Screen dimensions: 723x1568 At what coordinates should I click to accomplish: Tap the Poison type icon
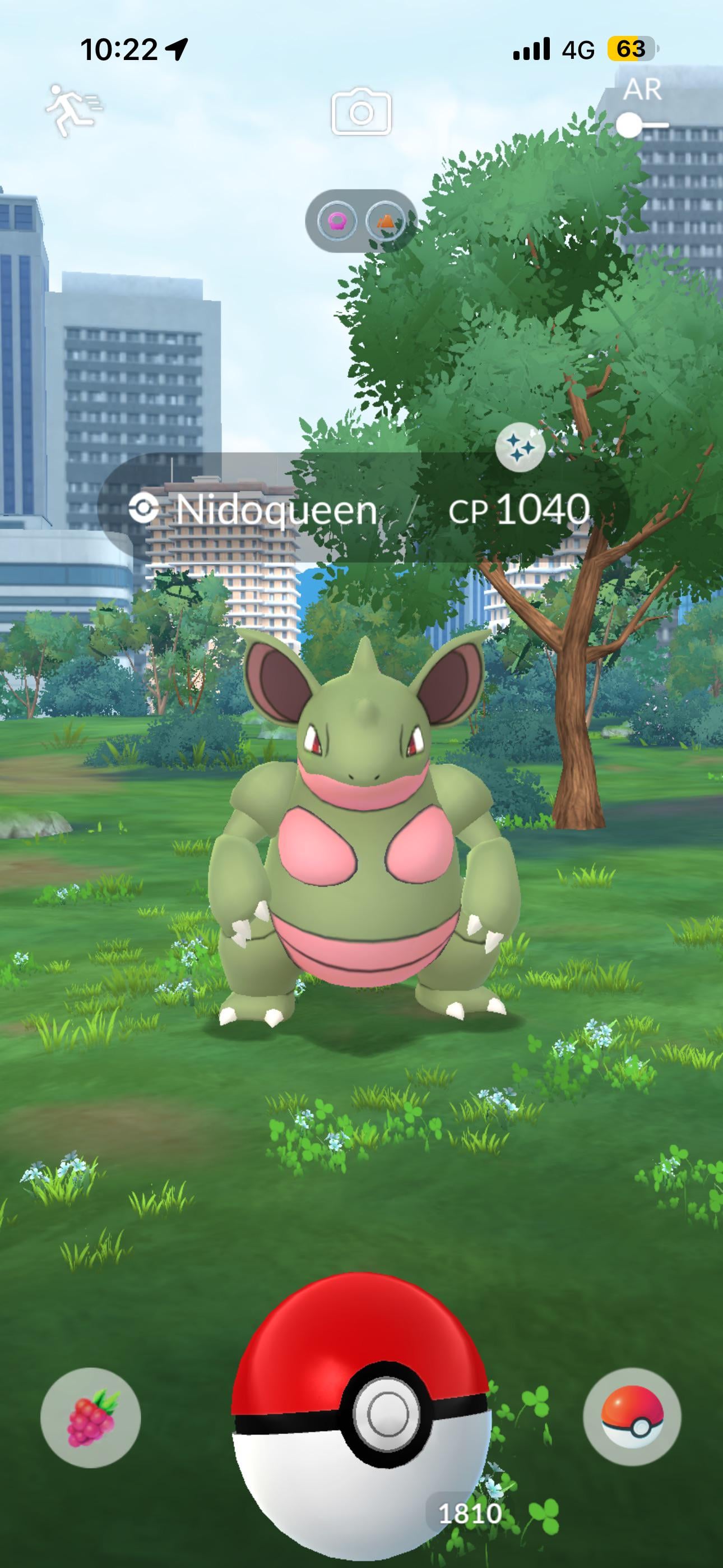pyautogui.click(x=336, y=220)
